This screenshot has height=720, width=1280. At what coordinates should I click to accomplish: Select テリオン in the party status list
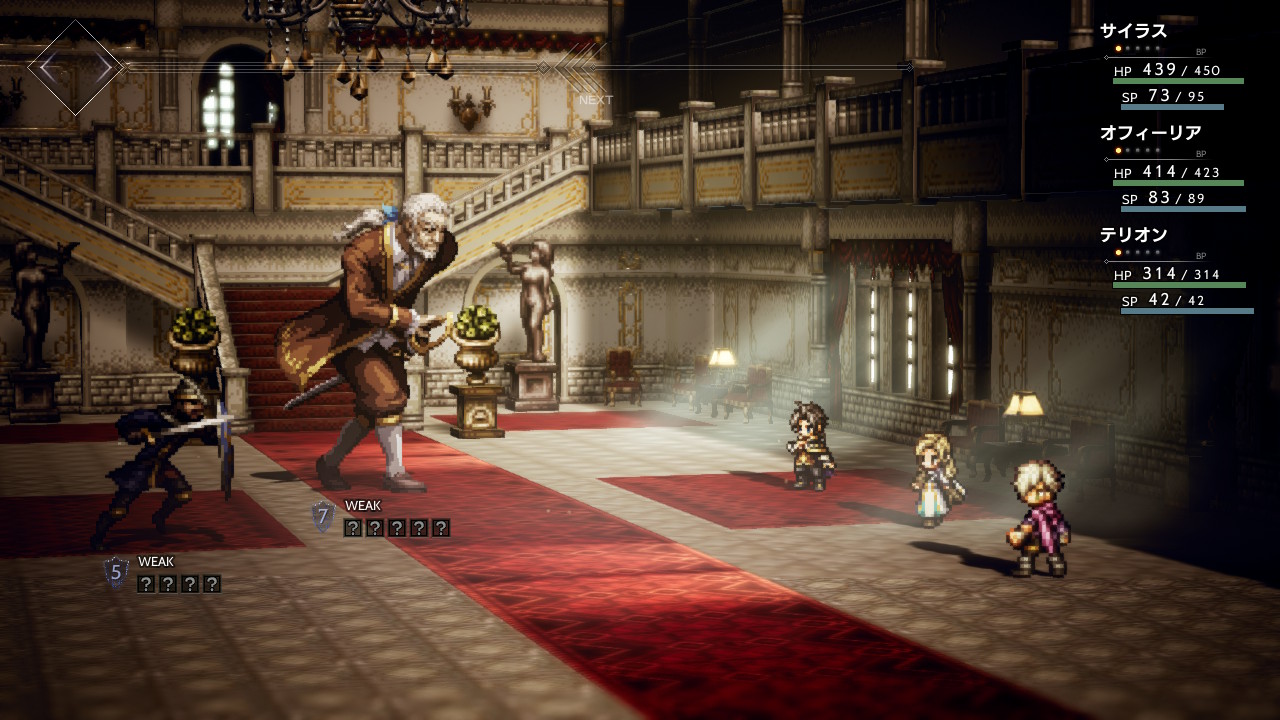click(x=1133, y=235)
